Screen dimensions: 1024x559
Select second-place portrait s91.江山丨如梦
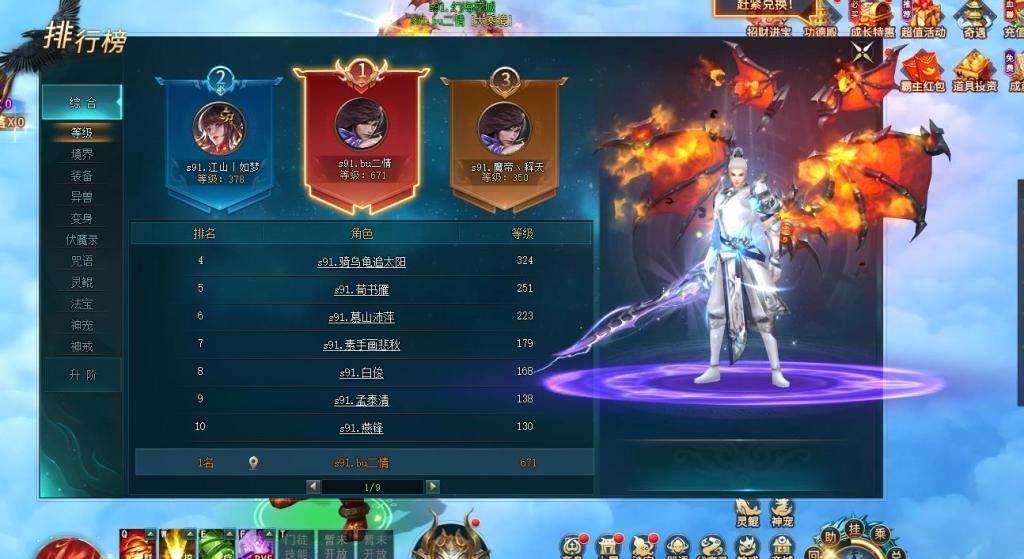(x=219, y=127)
